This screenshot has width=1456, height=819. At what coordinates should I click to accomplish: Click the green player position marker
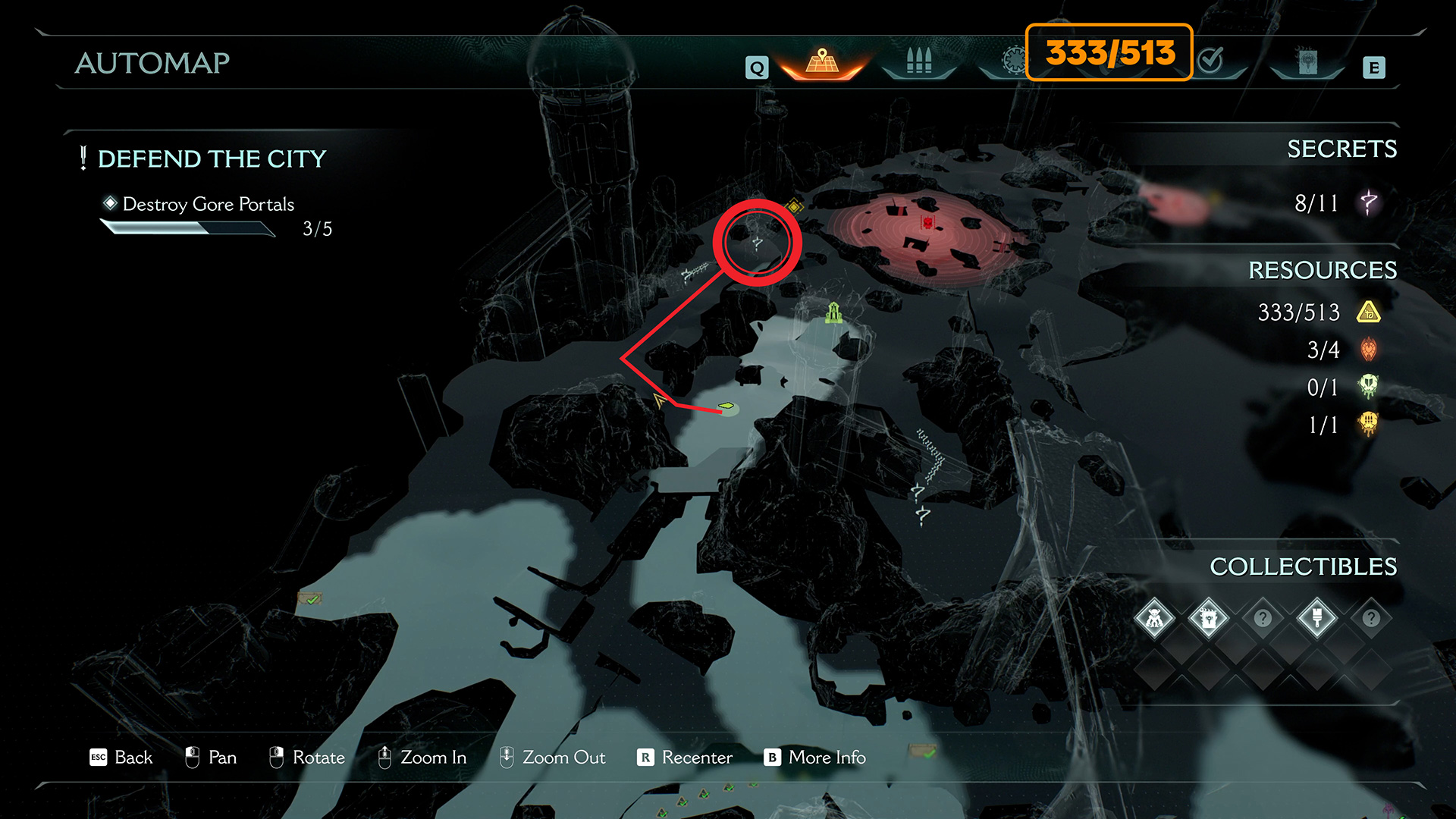[x=727, y=407]
